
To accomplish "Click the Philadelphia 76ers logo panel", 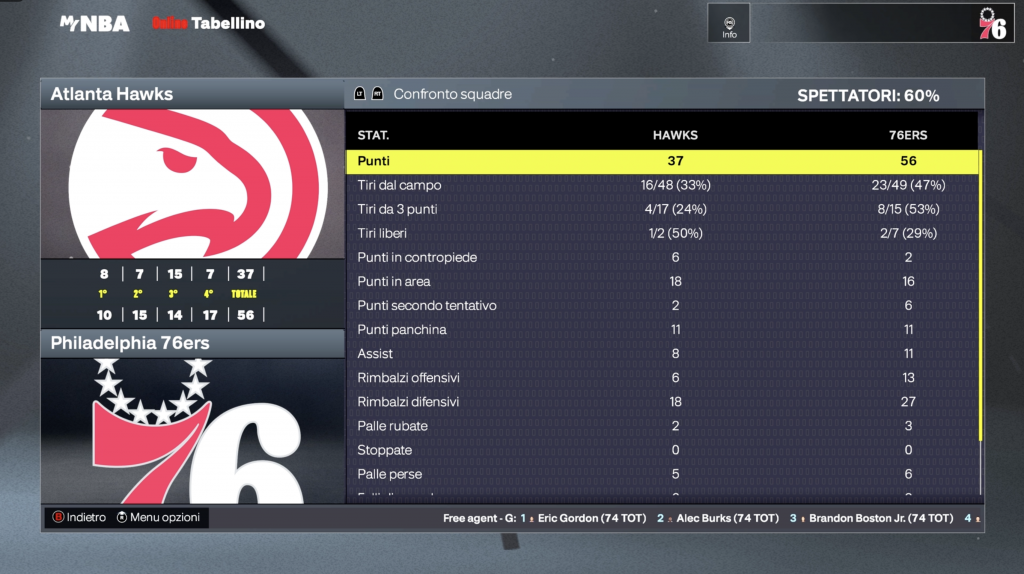I will (192, 430).
